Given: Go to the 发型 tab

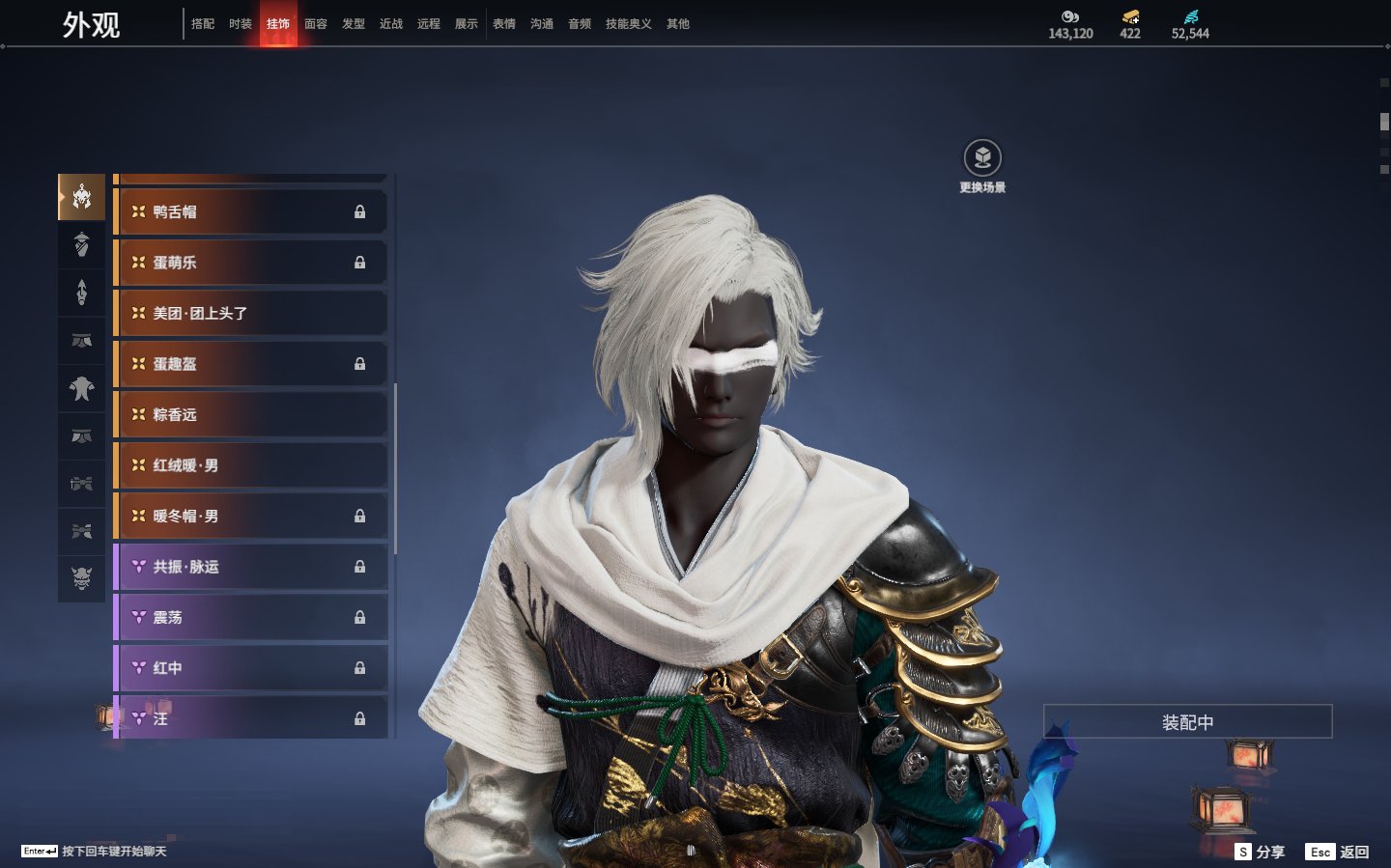Looking at the screenshot, I should tap(354, 24).
